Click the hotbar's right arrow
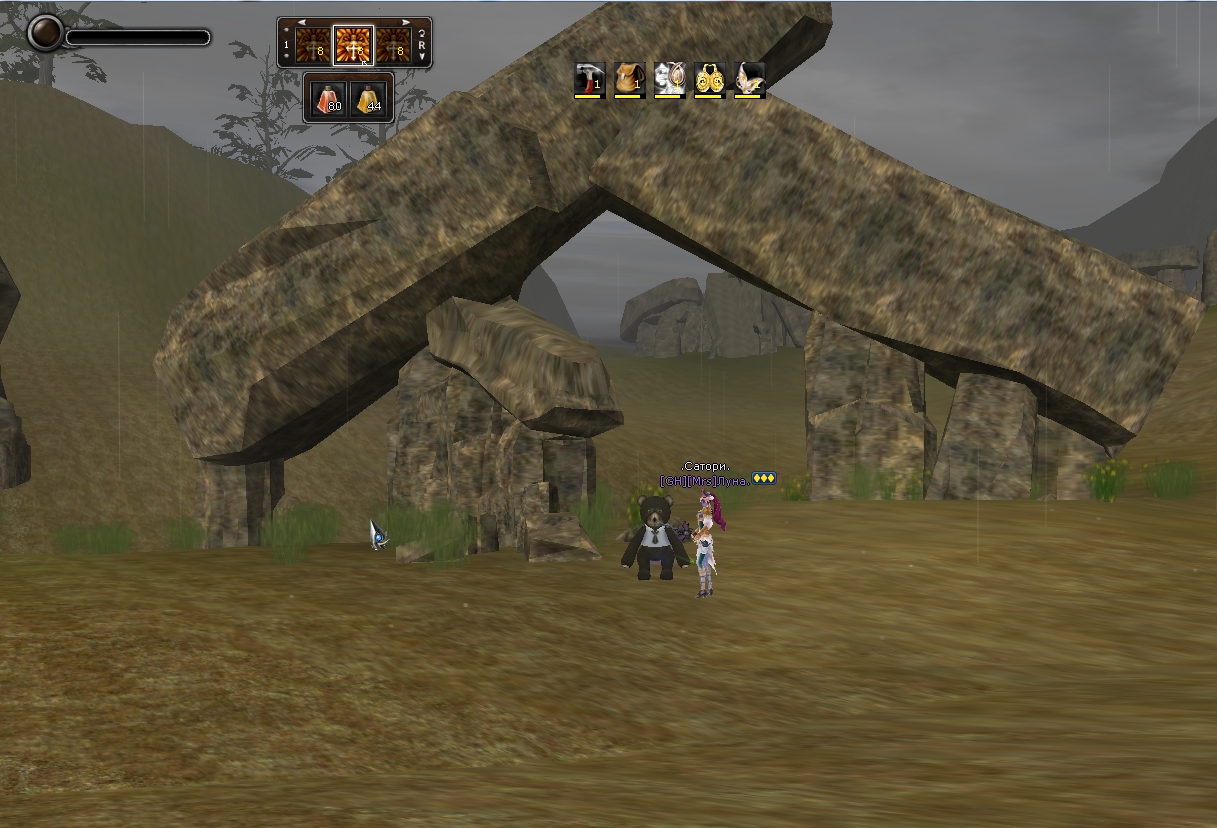 (406, 22)
